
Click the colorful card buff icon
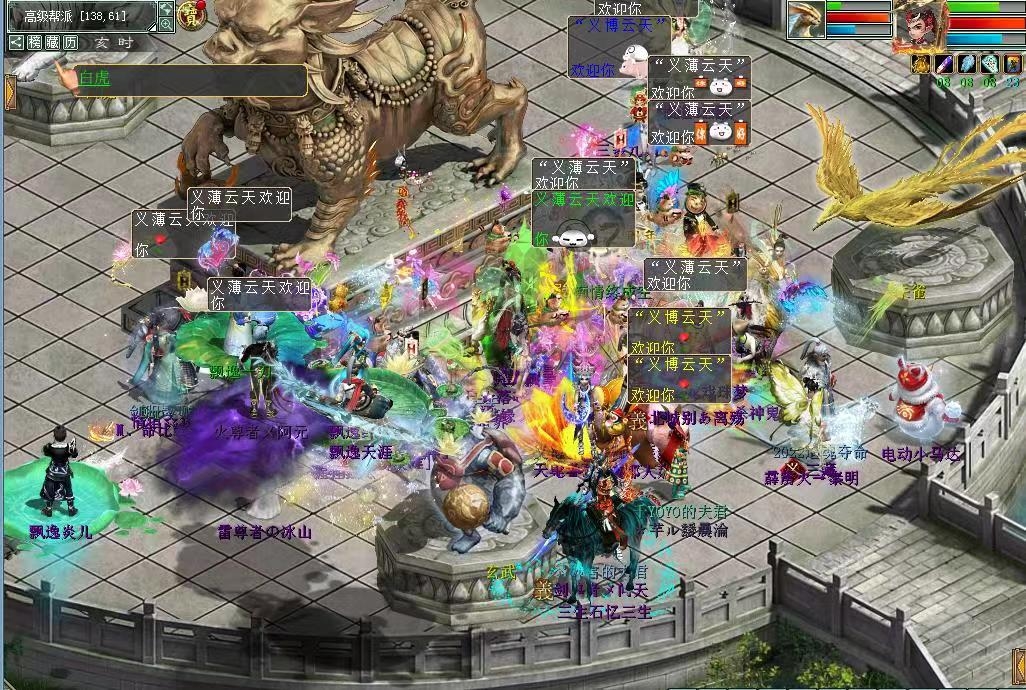tap(1013, 64)
